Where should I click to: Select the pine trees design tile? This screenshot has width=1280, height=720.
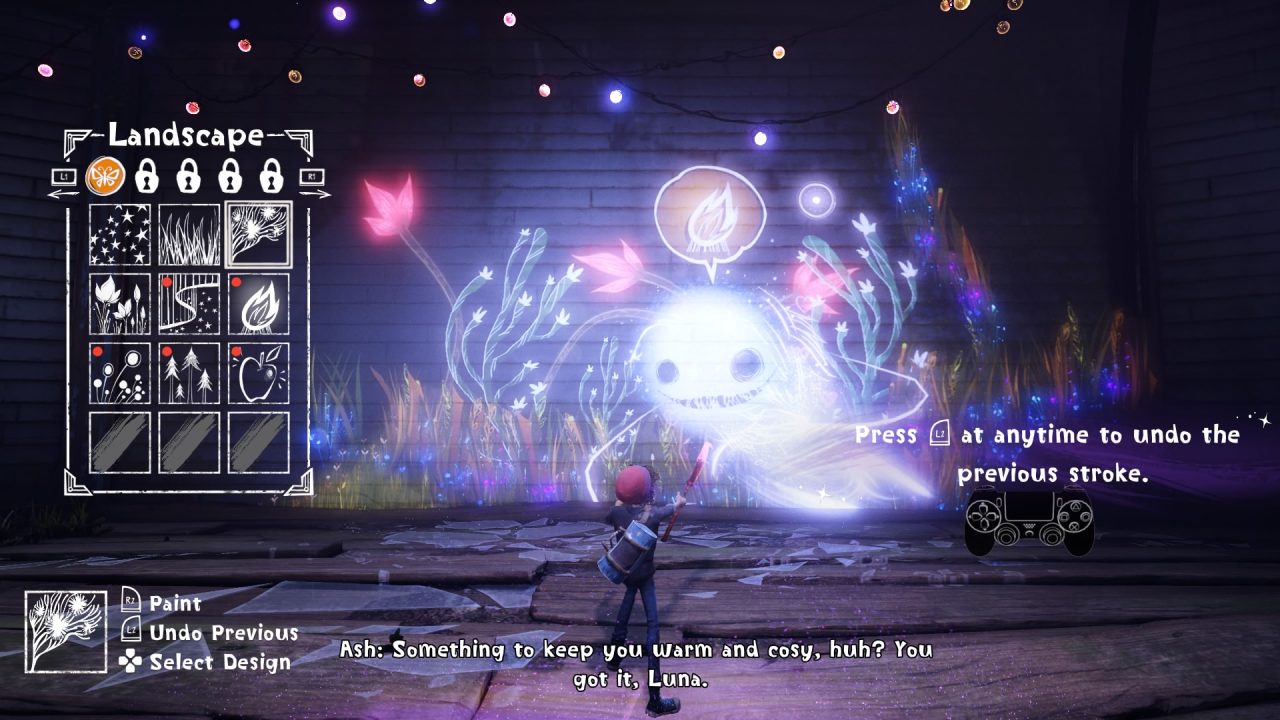tap(189, 373)
